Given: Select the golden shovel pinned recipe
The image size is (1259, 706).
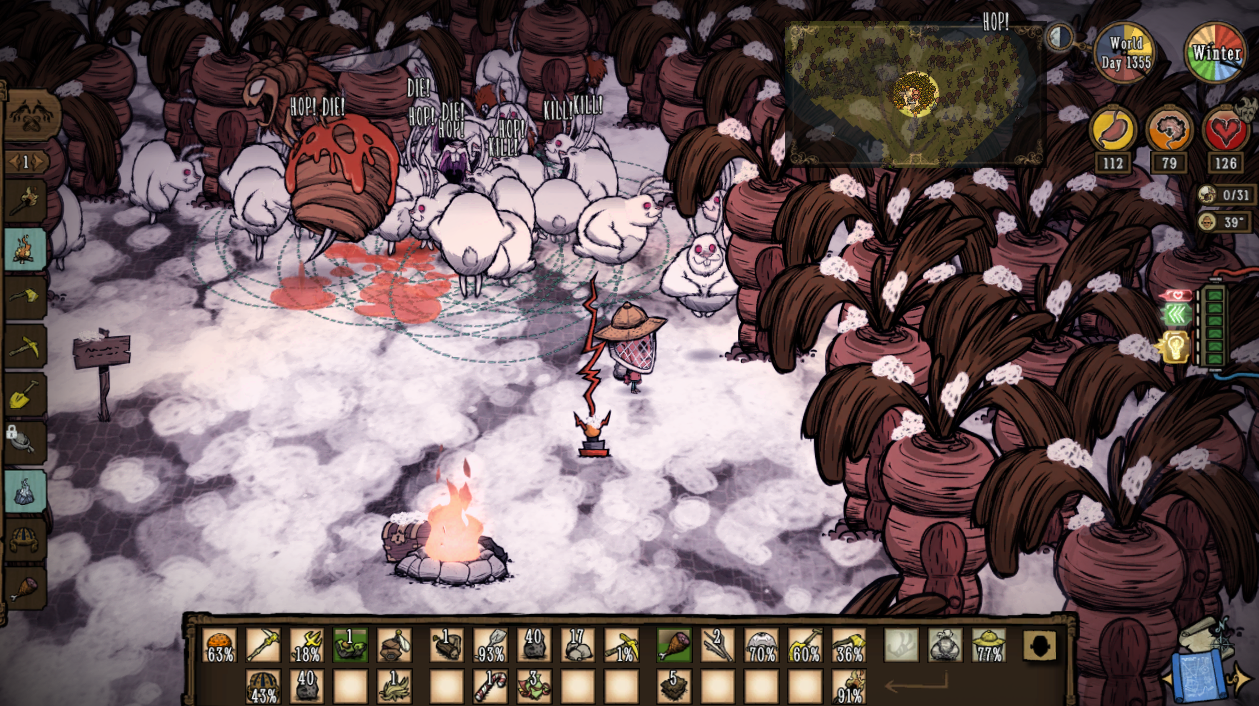Looking at the screenshot, I should click(26, 395).
